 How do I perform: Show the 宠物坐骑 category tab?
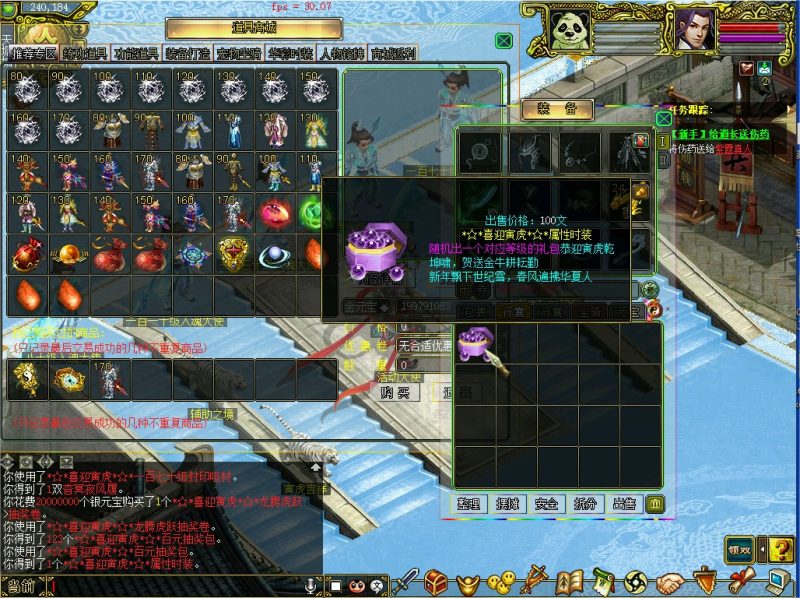tap(239, 53)
